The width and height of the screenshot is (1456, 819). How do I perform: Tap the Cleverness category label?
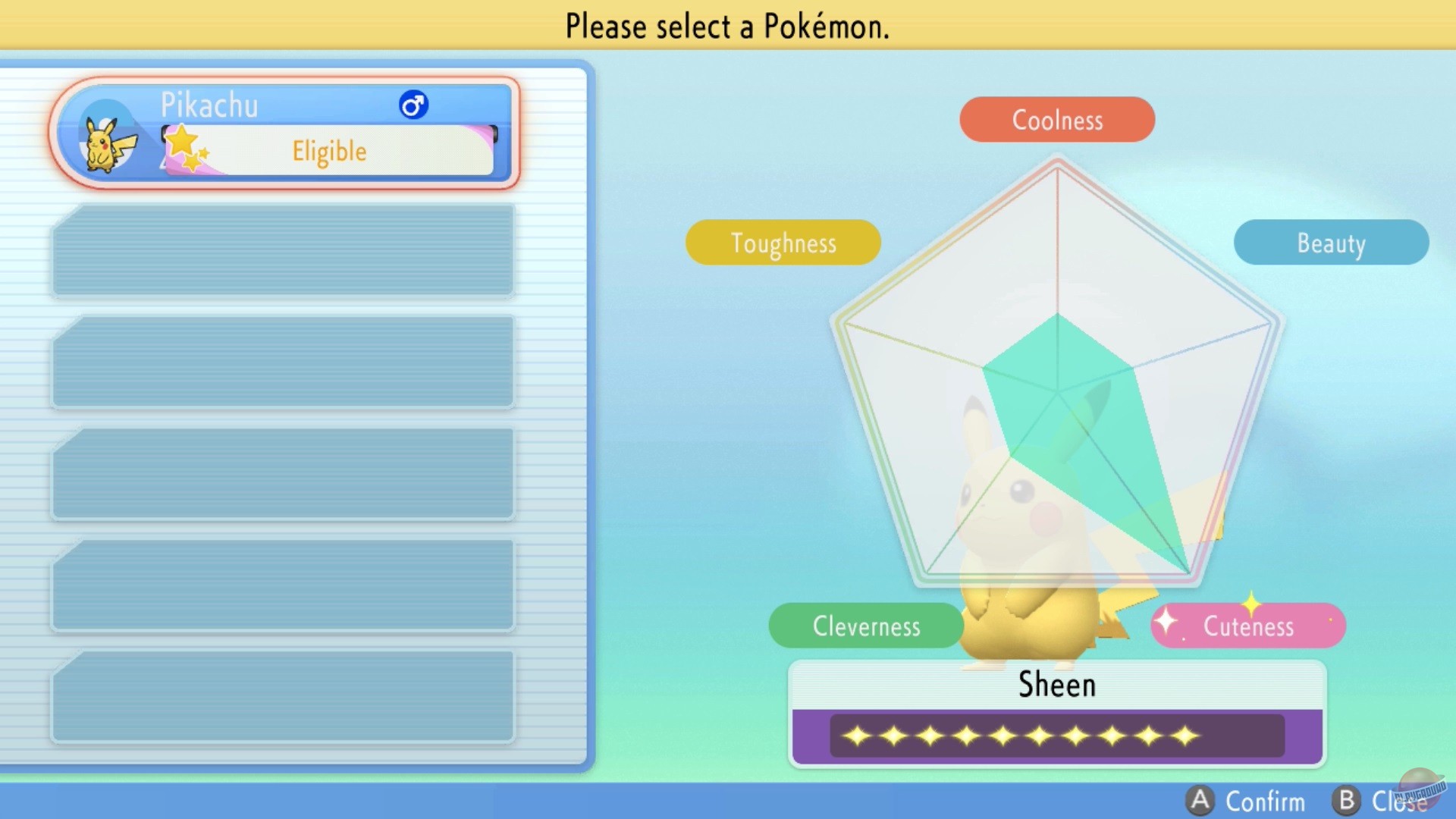pos(866,626)
